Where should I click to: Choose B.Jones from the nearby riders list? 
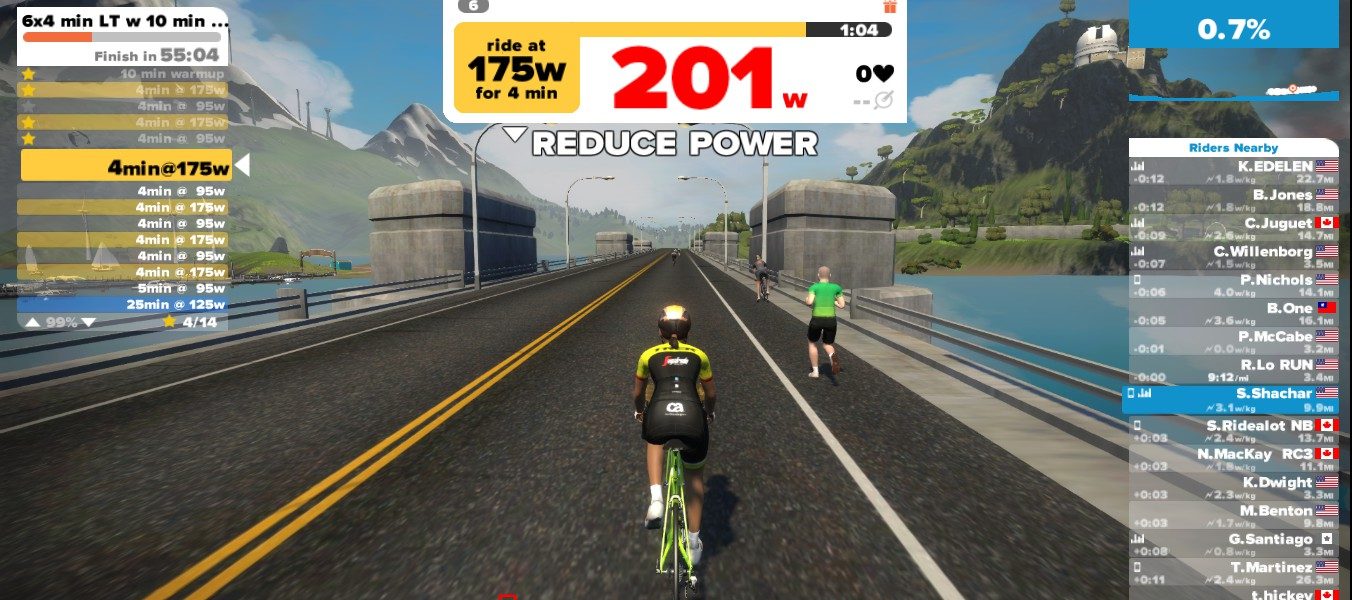1233,200
